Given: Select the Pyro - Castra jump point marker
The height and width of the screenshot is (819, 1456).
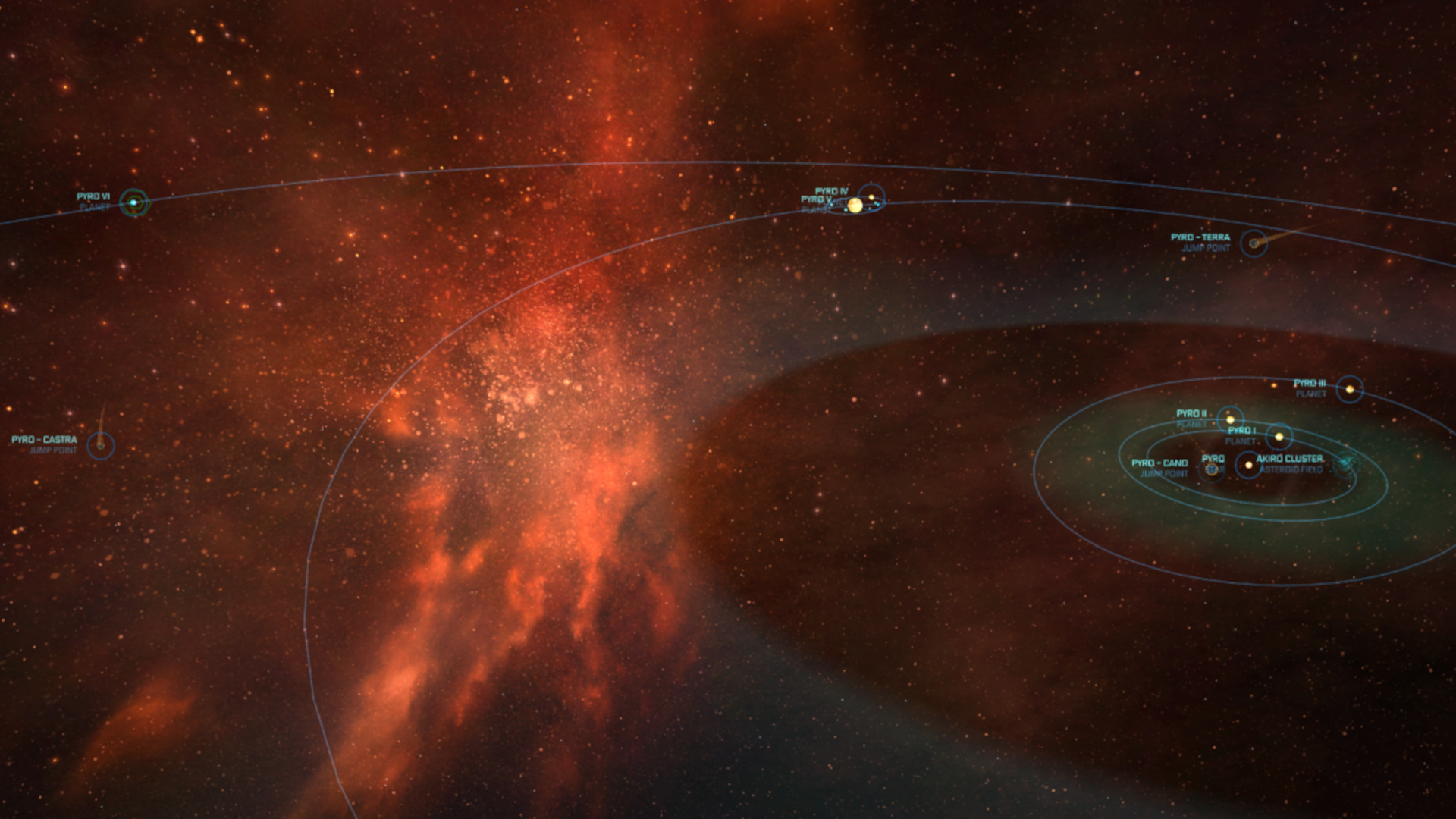Looking at the screenshot, I should pyautogui.click(x=100, y=446).
